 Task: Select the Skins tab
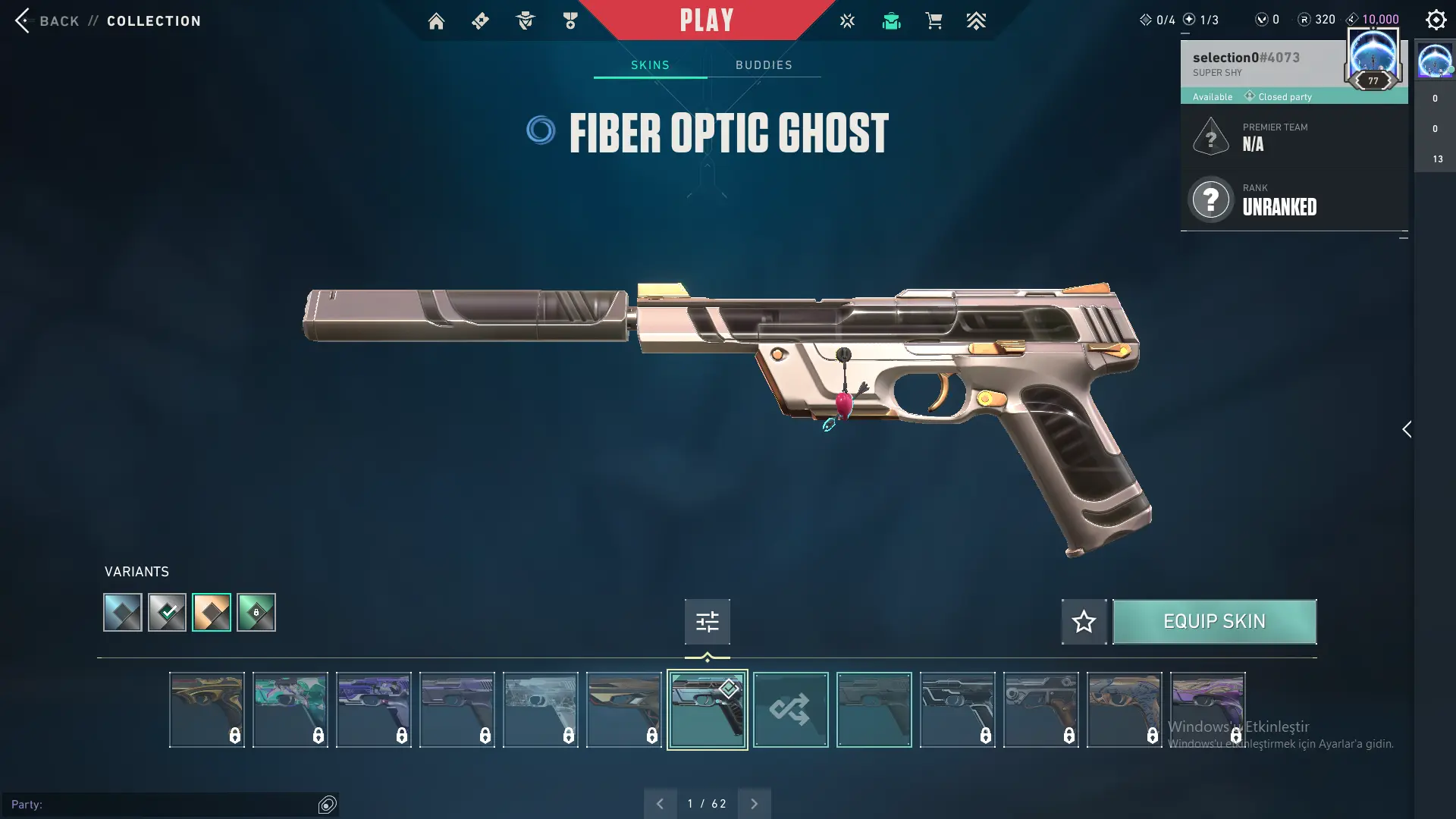click(x=650, y=65)
